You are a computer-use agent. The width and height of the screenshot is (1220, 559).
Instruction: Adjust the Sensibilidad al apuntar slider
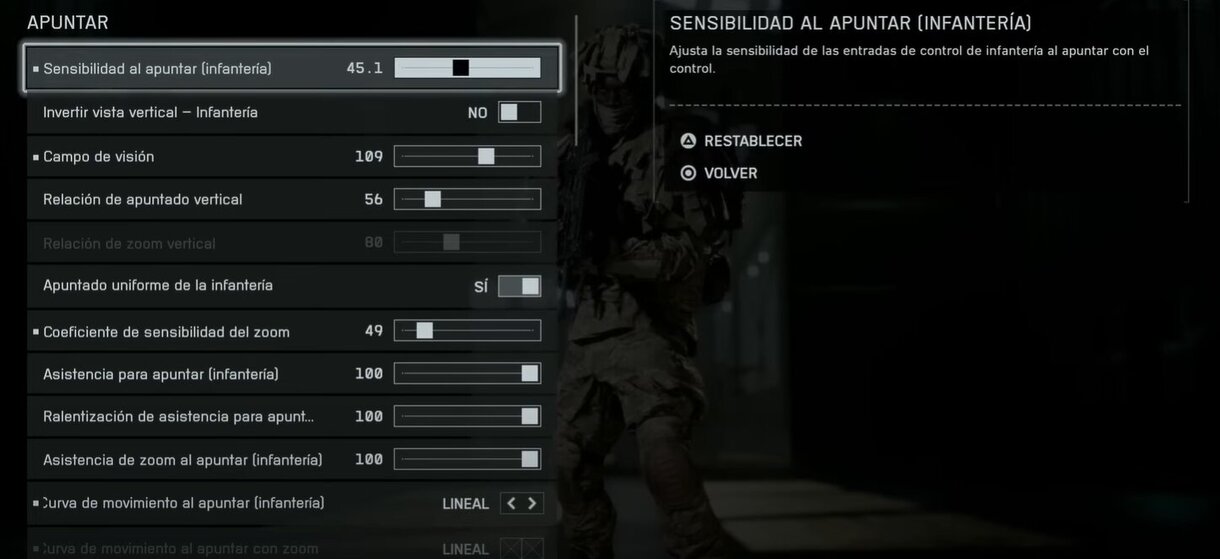(467, 68)
